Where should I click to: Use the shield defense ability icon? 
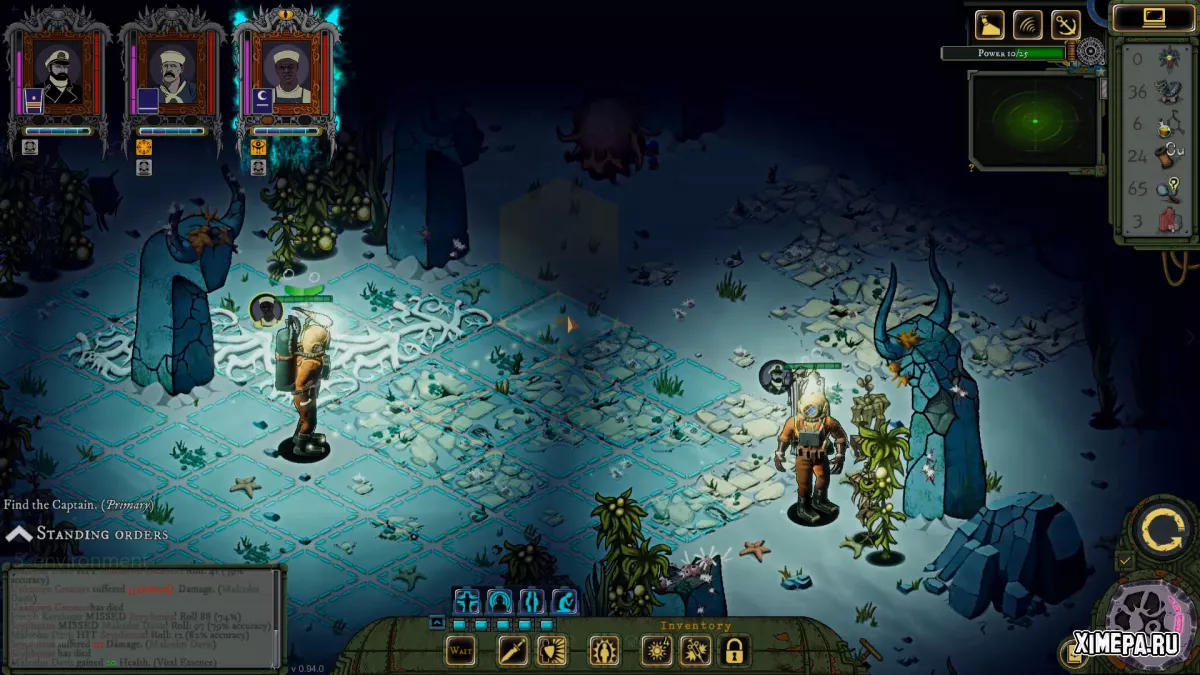(x=552, y=651)
